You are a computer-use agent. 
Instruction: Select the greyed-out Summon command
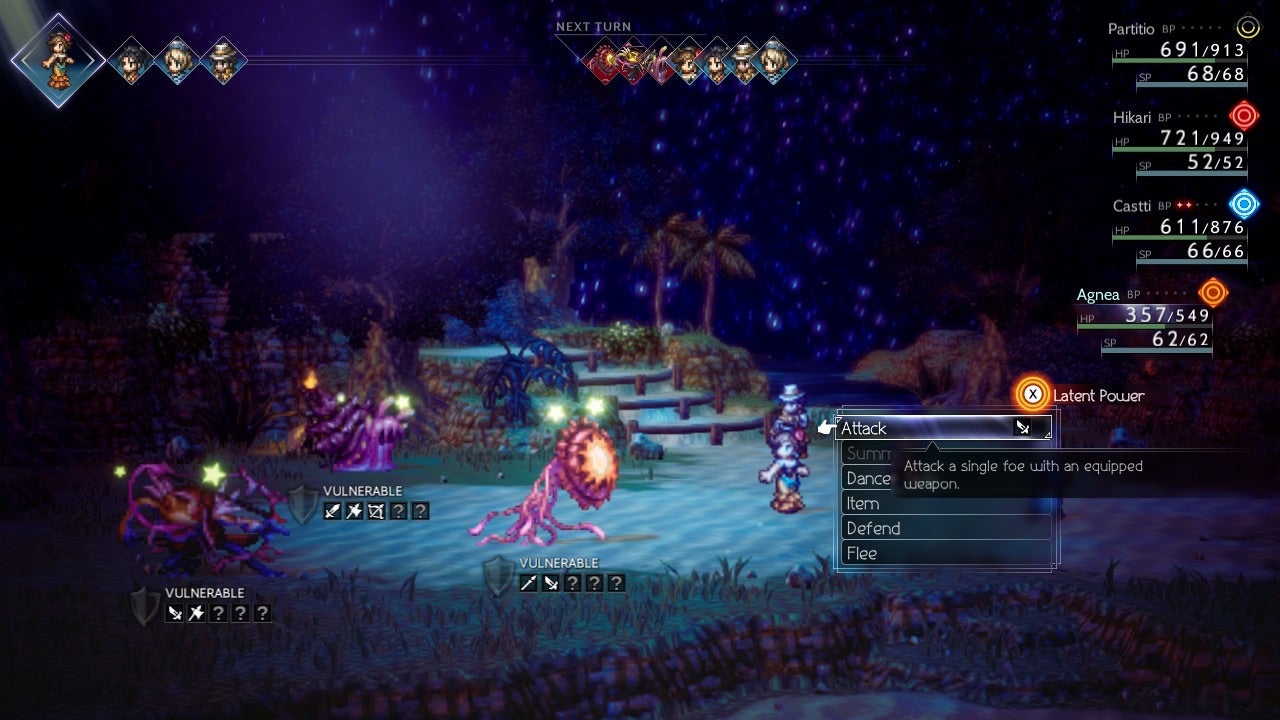pyautogui.click(x=871, y=453)
